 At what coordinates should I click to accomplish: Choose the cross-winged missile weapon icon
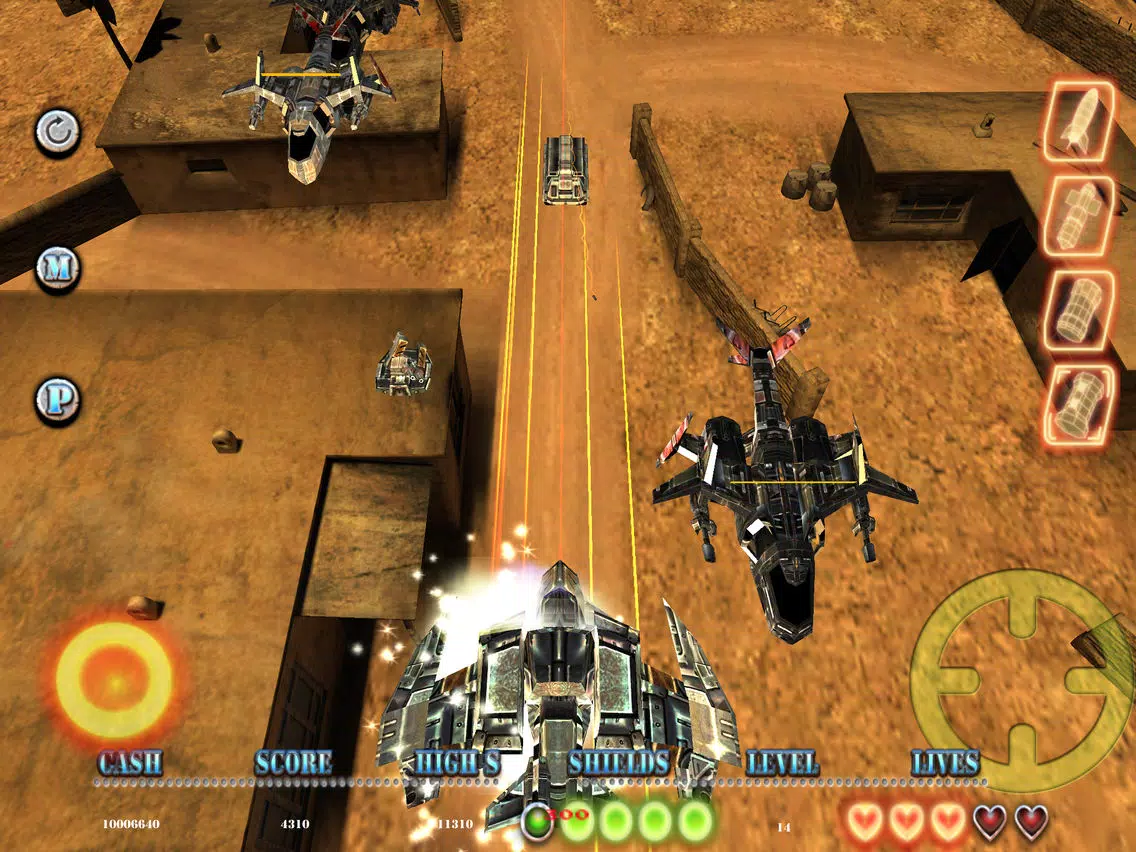[1079, 217]
